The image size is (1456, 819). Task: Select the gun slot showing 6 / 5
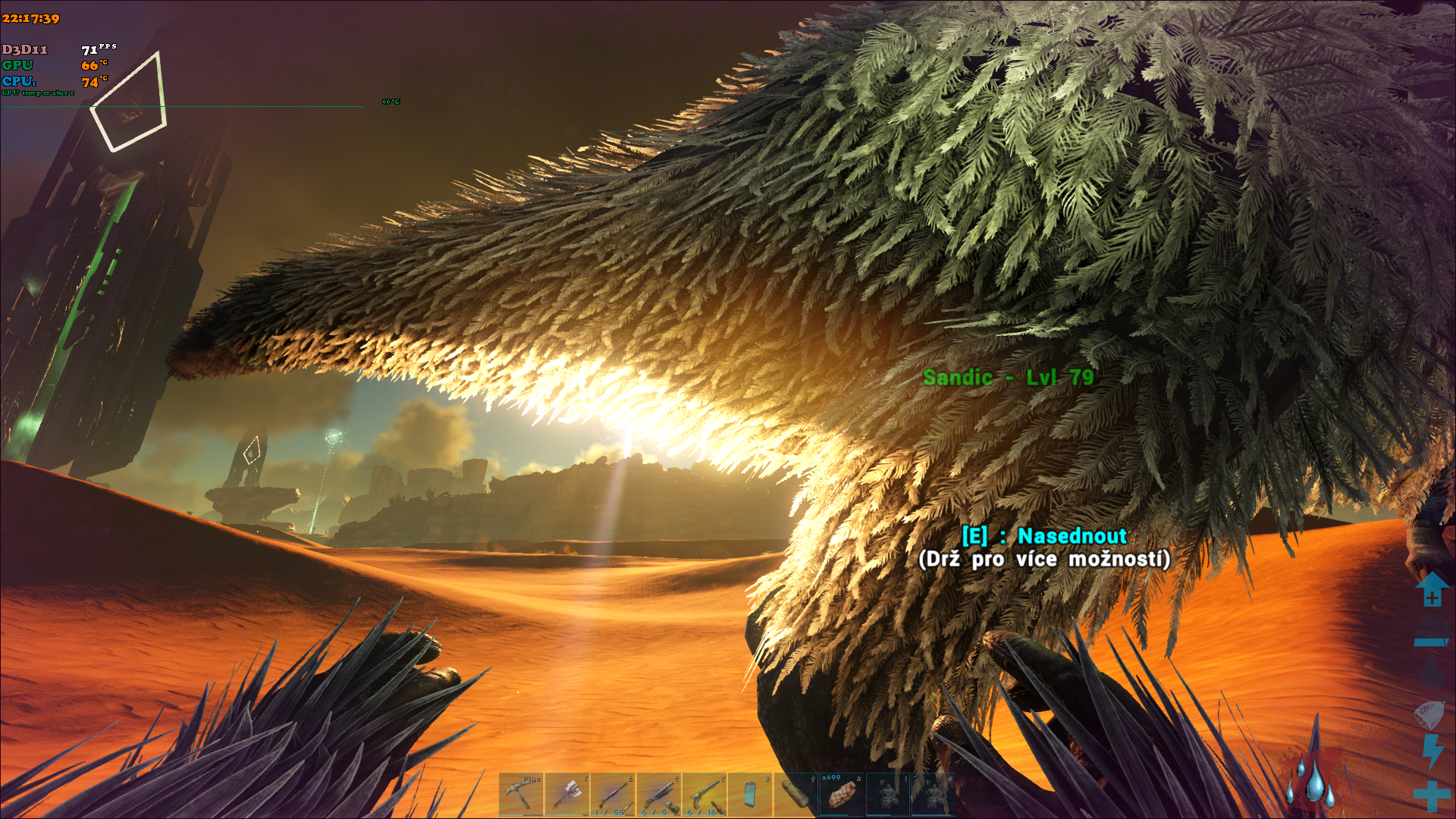point(658,795)
